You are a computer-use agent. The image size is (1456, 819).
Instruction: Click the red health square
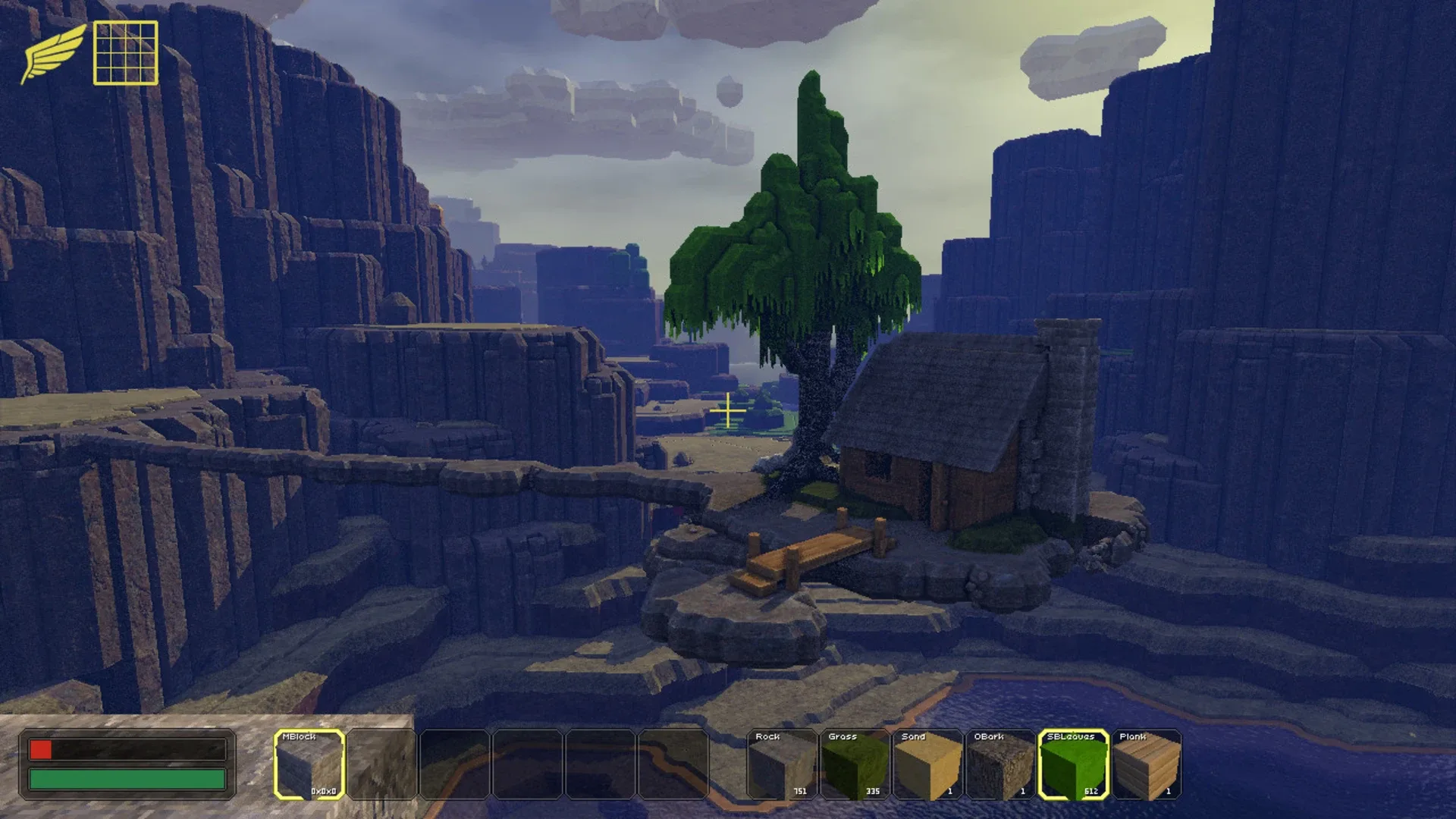42,751
